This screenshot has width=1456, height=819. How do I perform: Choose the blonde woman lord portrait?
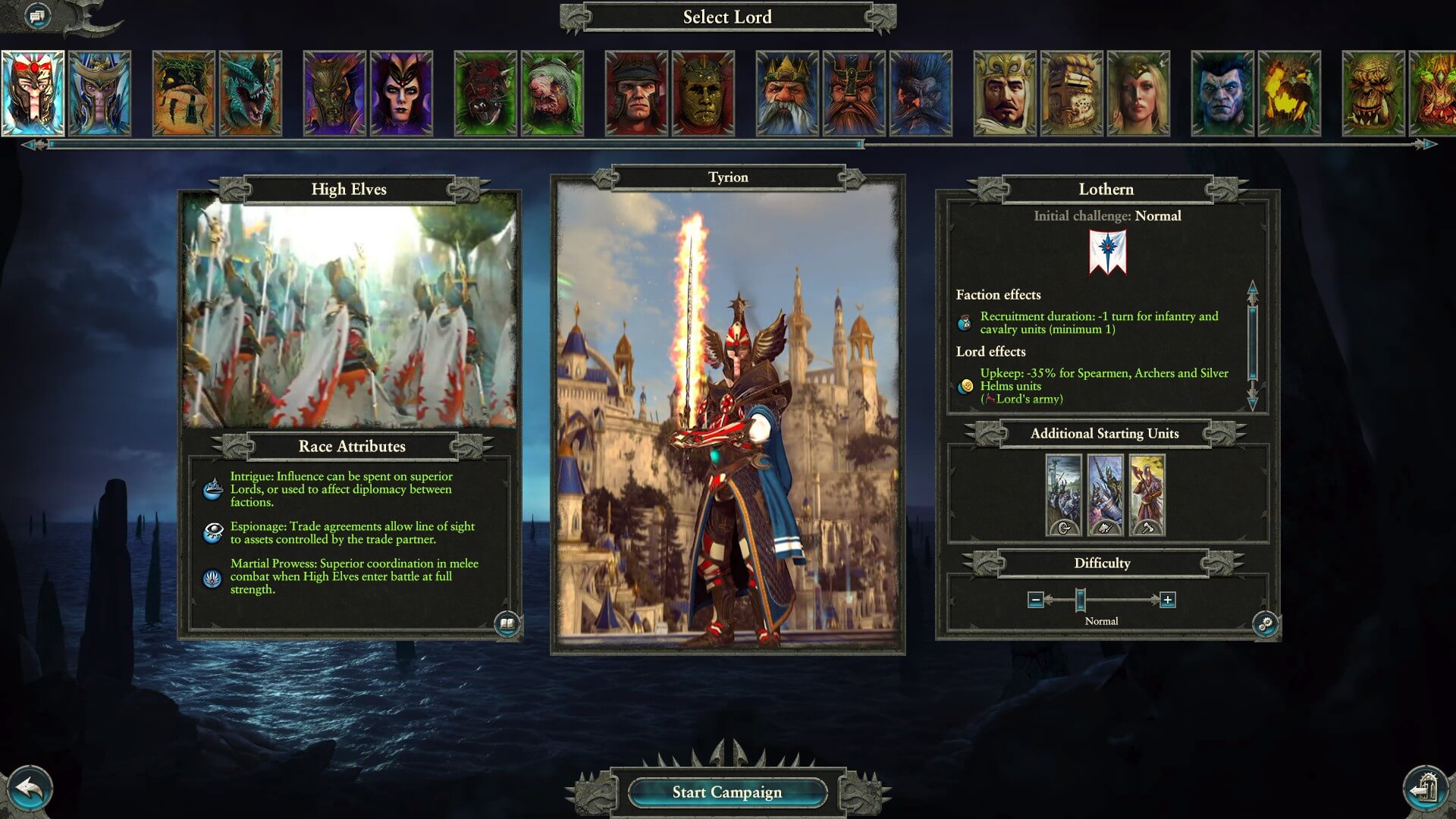coord(1138,93)
